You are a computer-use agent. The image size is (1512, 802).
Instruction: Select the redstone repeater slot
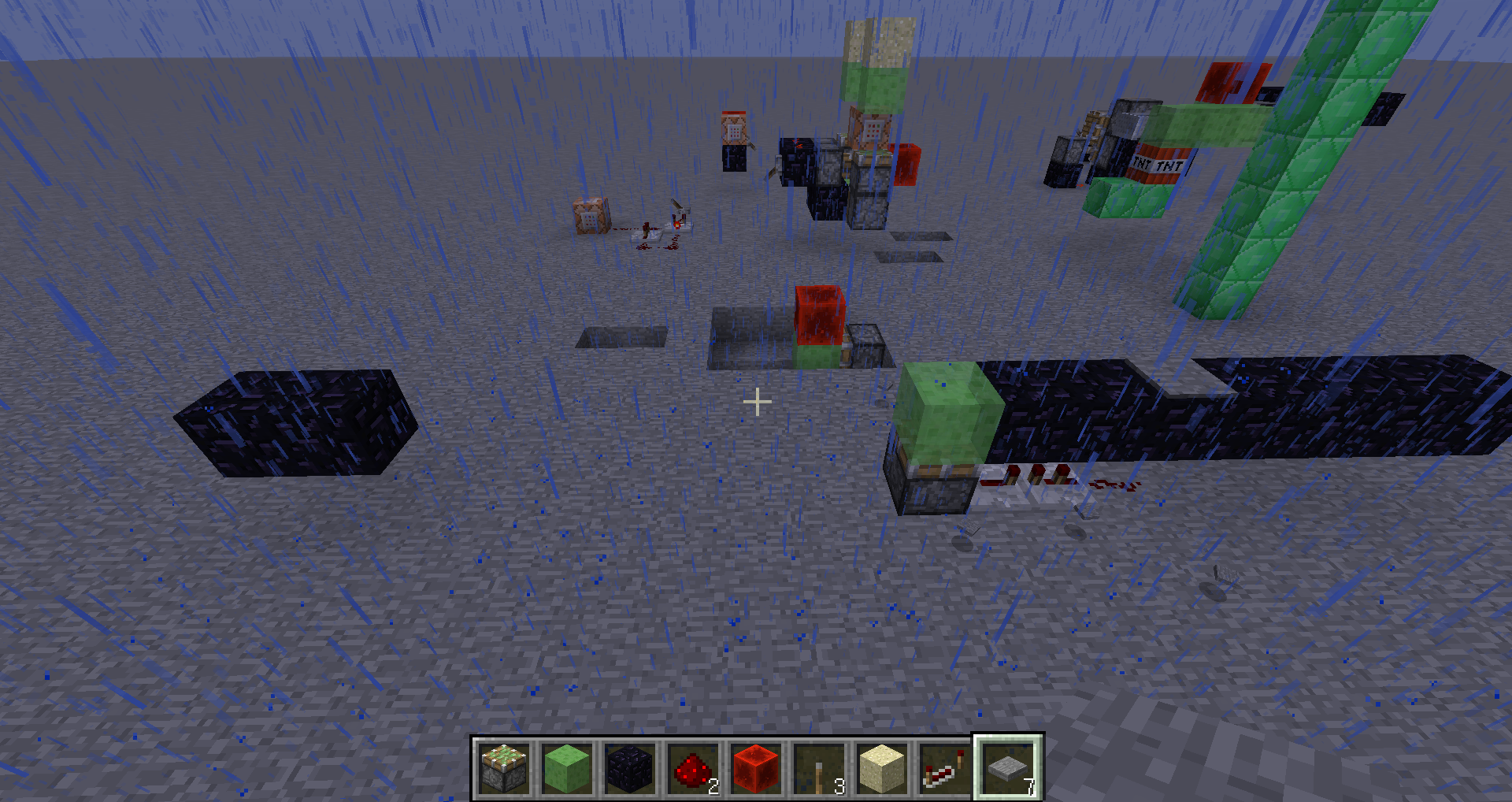(x=945, y=768)
